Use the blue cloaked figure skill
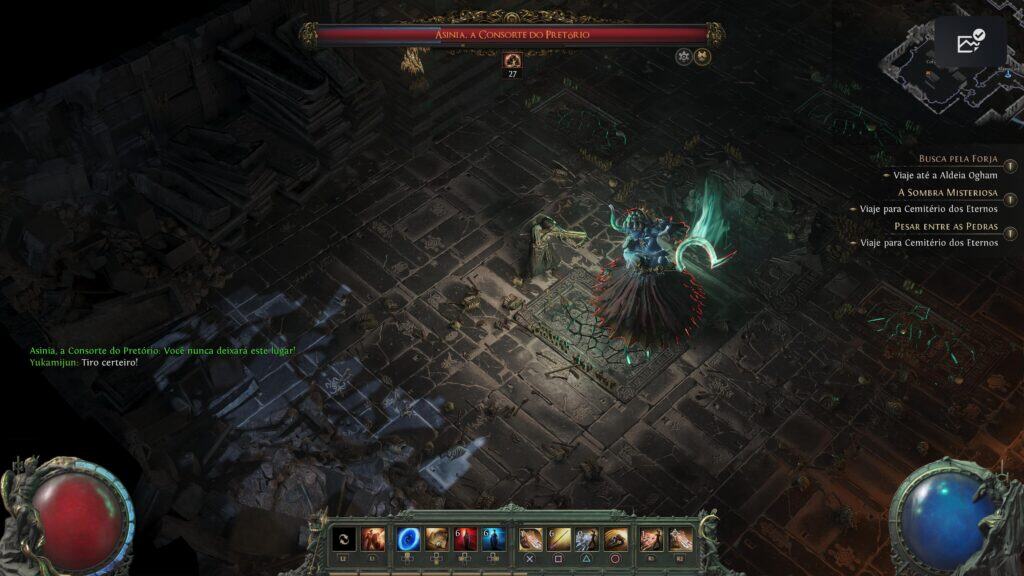The width and height of the screenshot is (1024, 576). (x=492, y=539)
